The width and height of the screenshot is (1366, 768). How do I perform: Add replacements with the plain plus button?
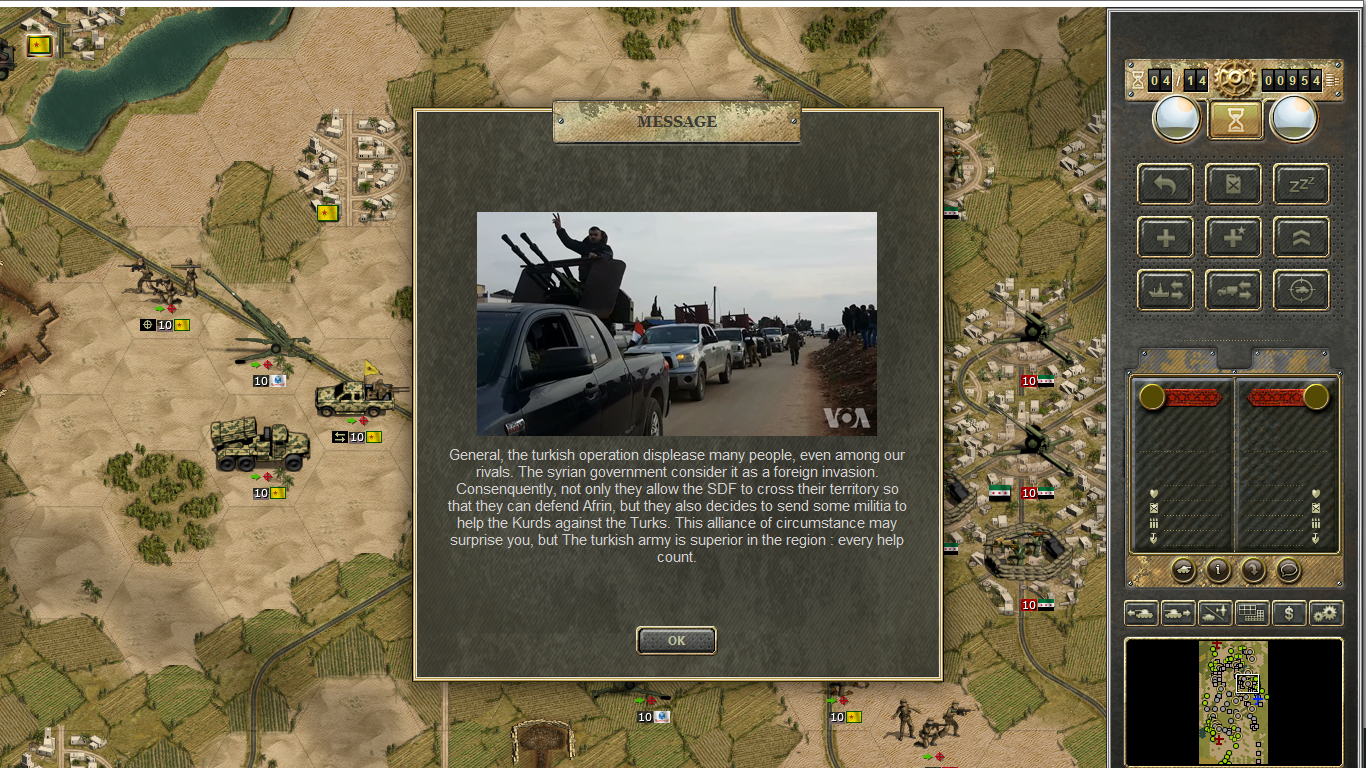coord(1165,238)
